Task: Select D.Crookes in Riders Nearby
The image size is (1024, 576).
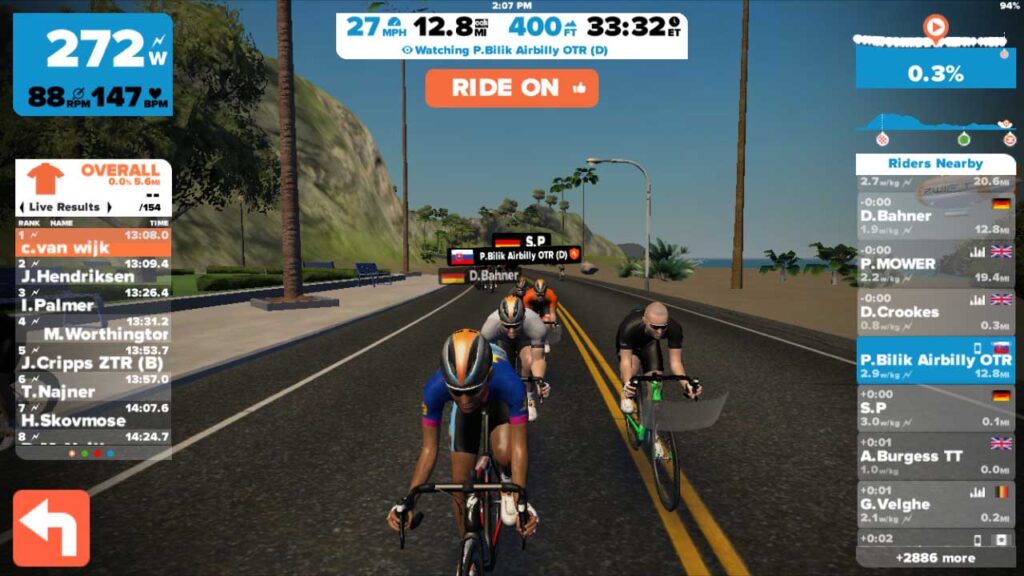Action: [x=935, y=306]
